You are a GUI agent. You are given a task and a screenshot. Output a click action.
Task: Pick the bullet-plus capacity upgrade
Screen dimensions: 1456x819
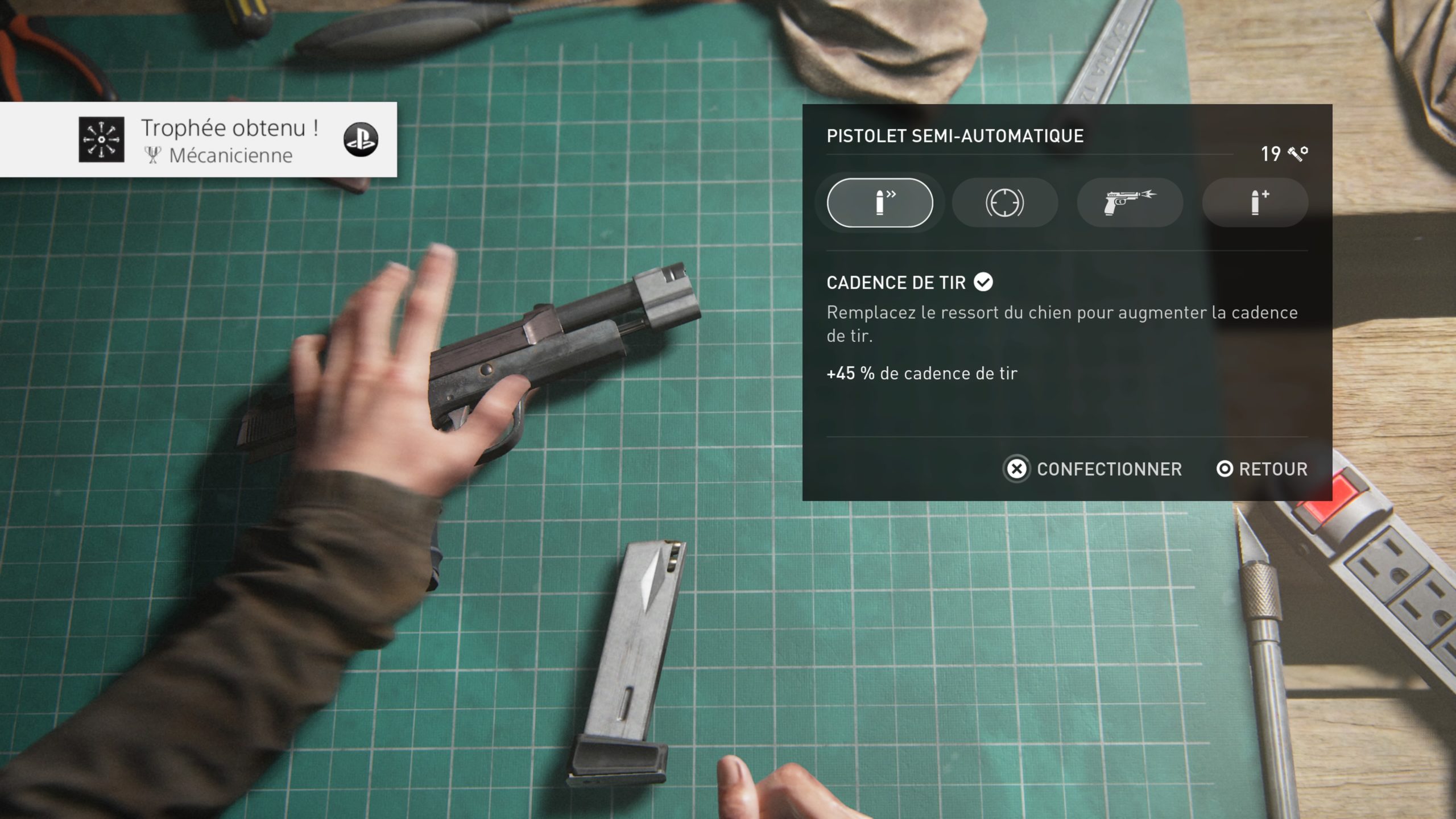(x=1255, y=202)
